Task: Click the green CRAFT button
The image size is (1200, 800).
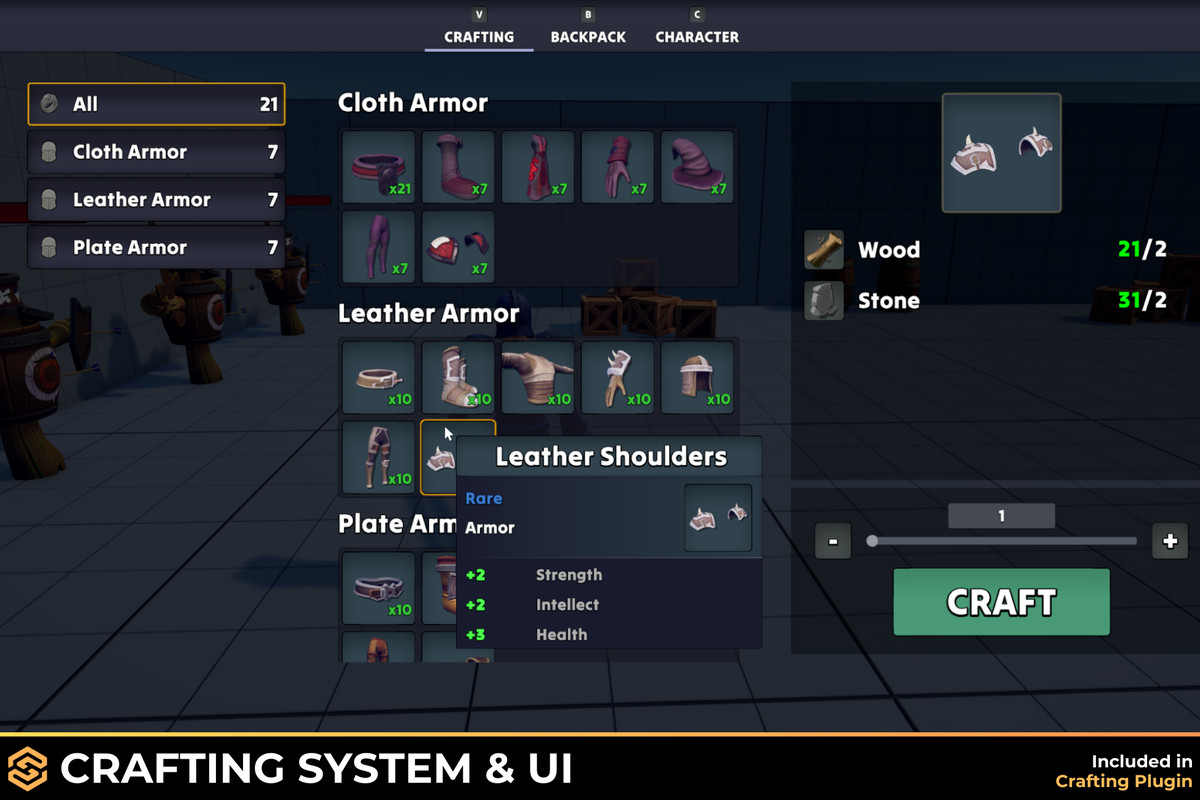Action: click(x=1001, y=602)
